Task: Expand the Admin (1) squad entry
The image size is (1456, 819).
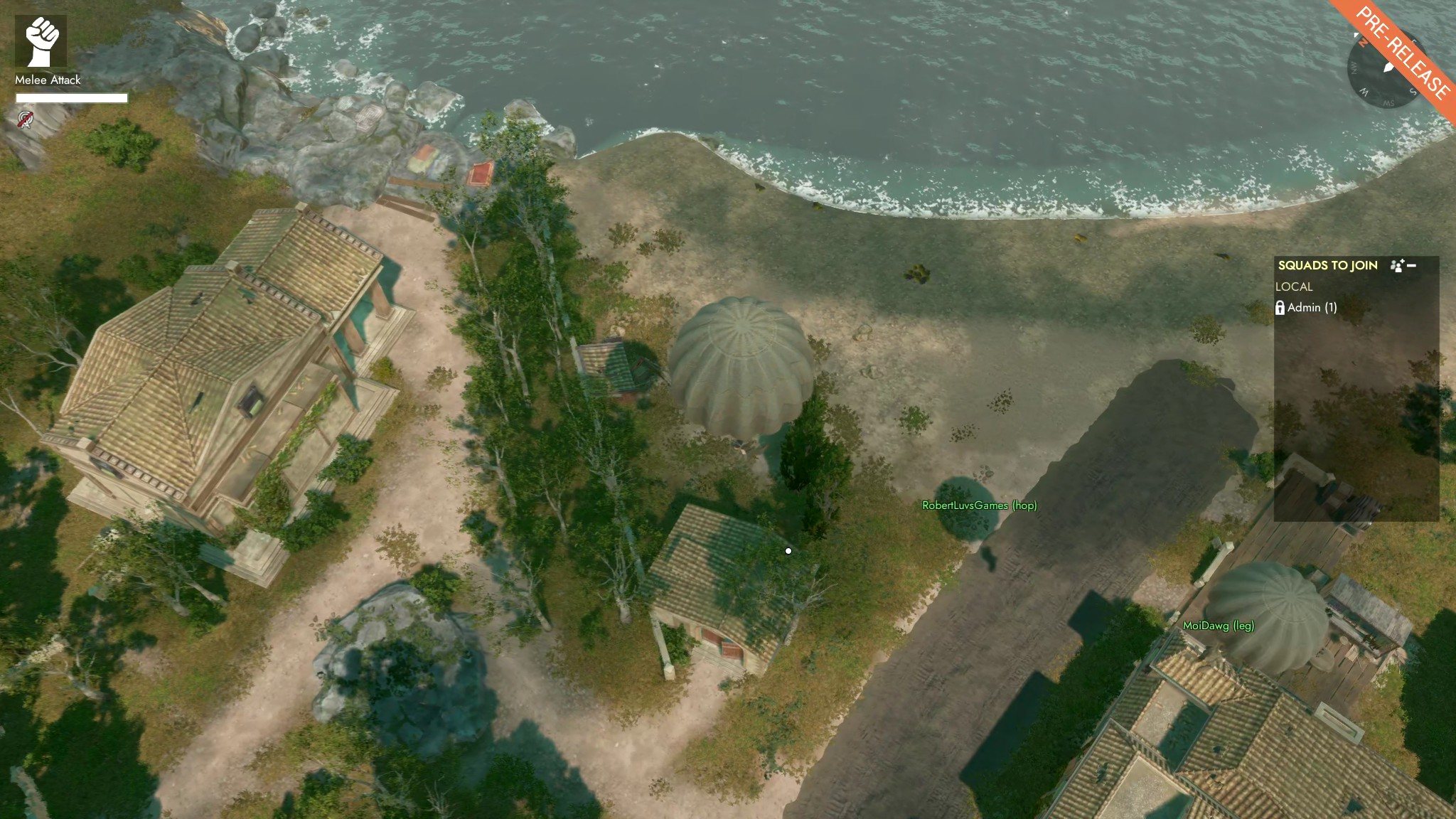Action: pyautogui.click(x=1312, y=309)
